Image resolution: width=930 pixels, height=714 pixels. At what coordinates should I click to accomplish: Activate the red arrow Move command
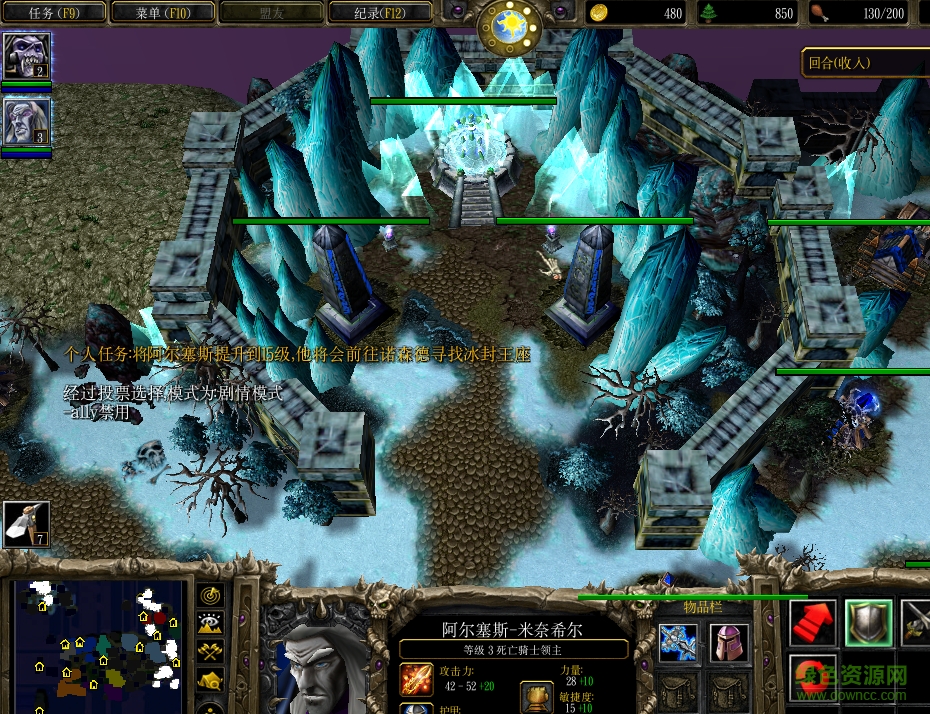tap(812, 623)
